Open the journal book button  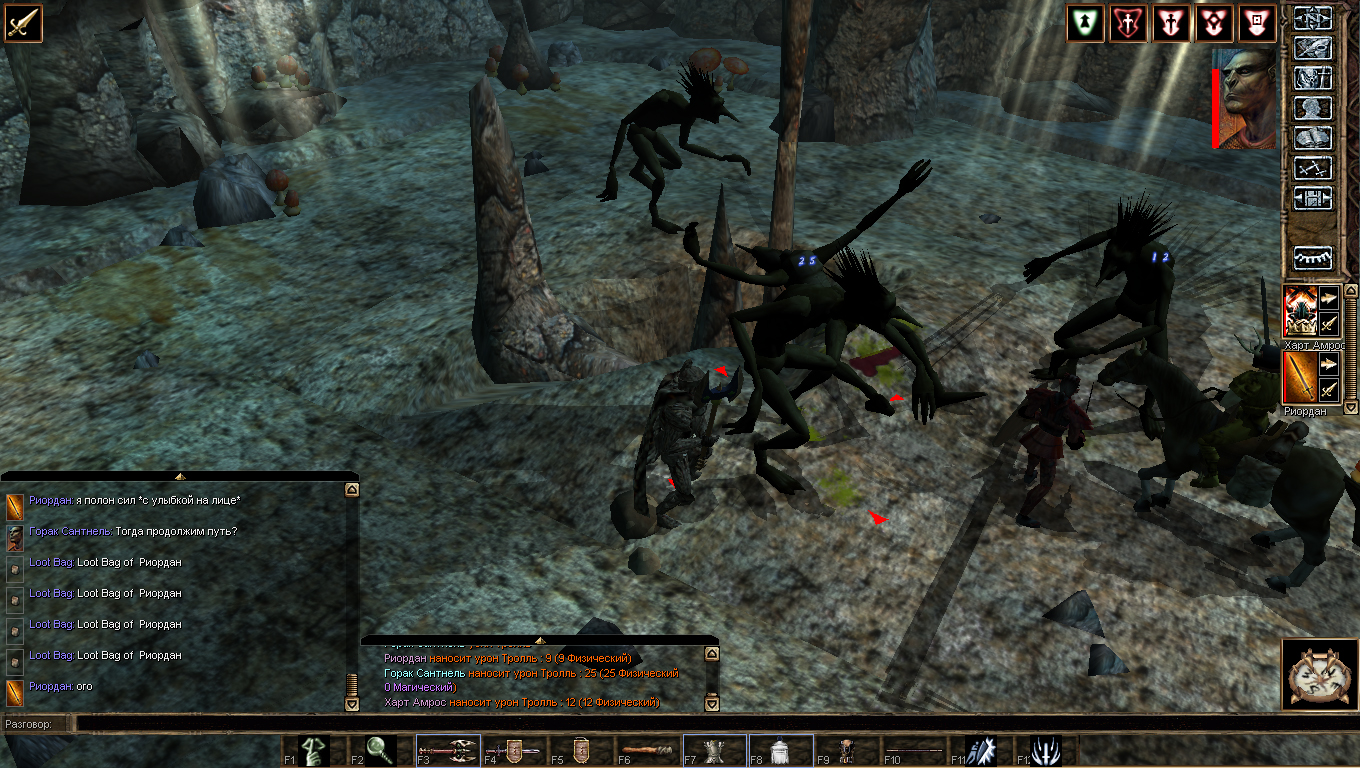click(x=1313, y=138)
